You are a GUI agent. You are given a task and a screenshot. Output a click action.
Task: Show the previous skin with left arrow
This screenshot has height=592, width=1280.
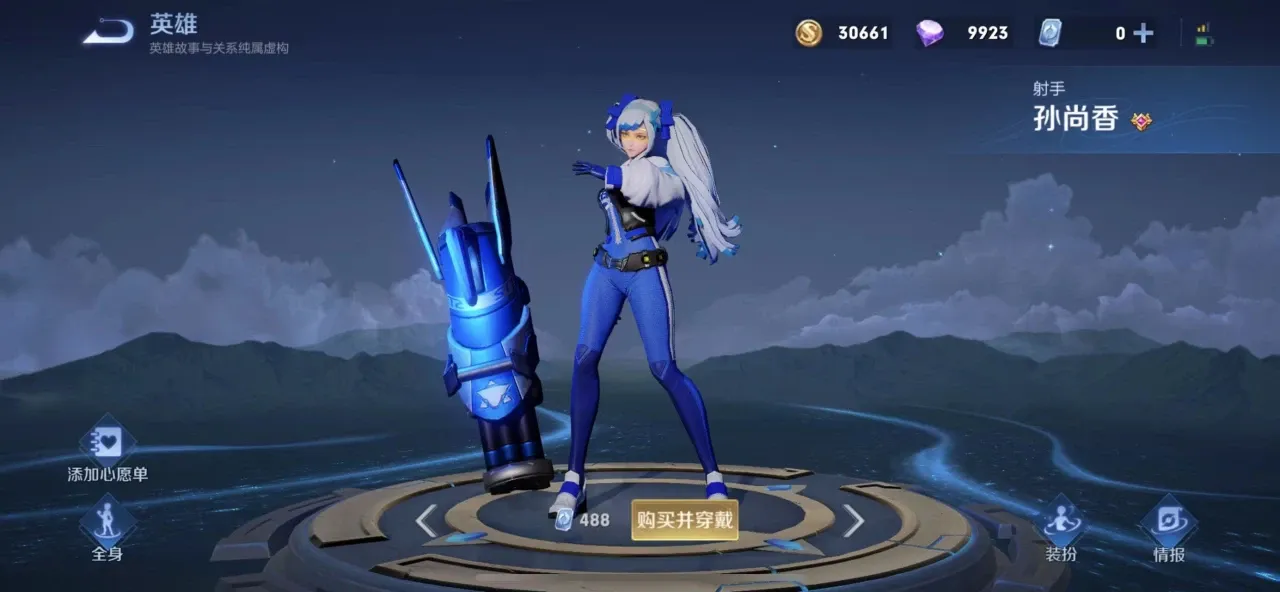click(426, 520)
